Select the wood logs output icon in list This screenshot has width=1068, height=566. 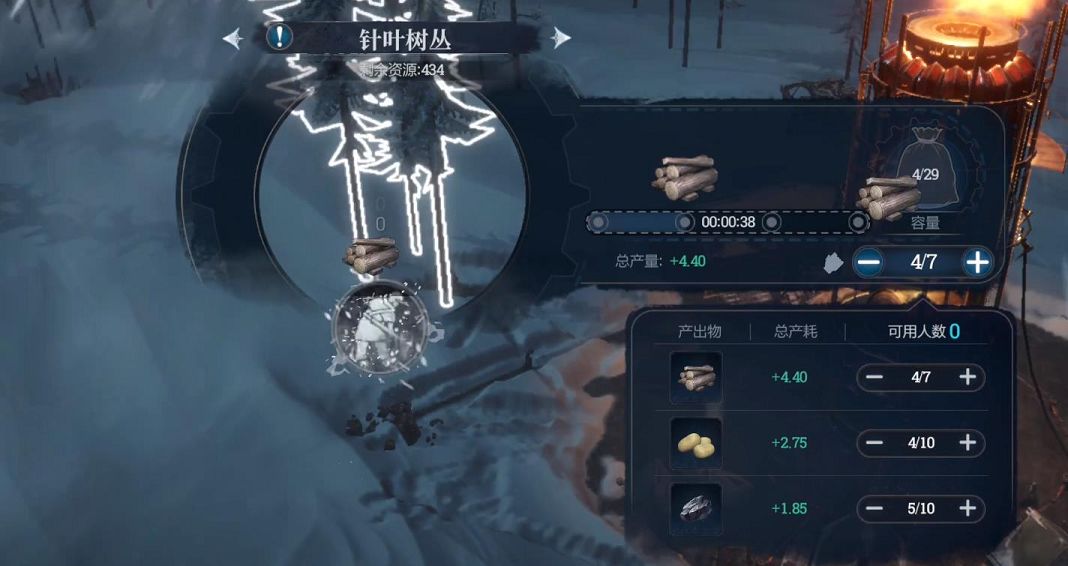coord(696,377)
